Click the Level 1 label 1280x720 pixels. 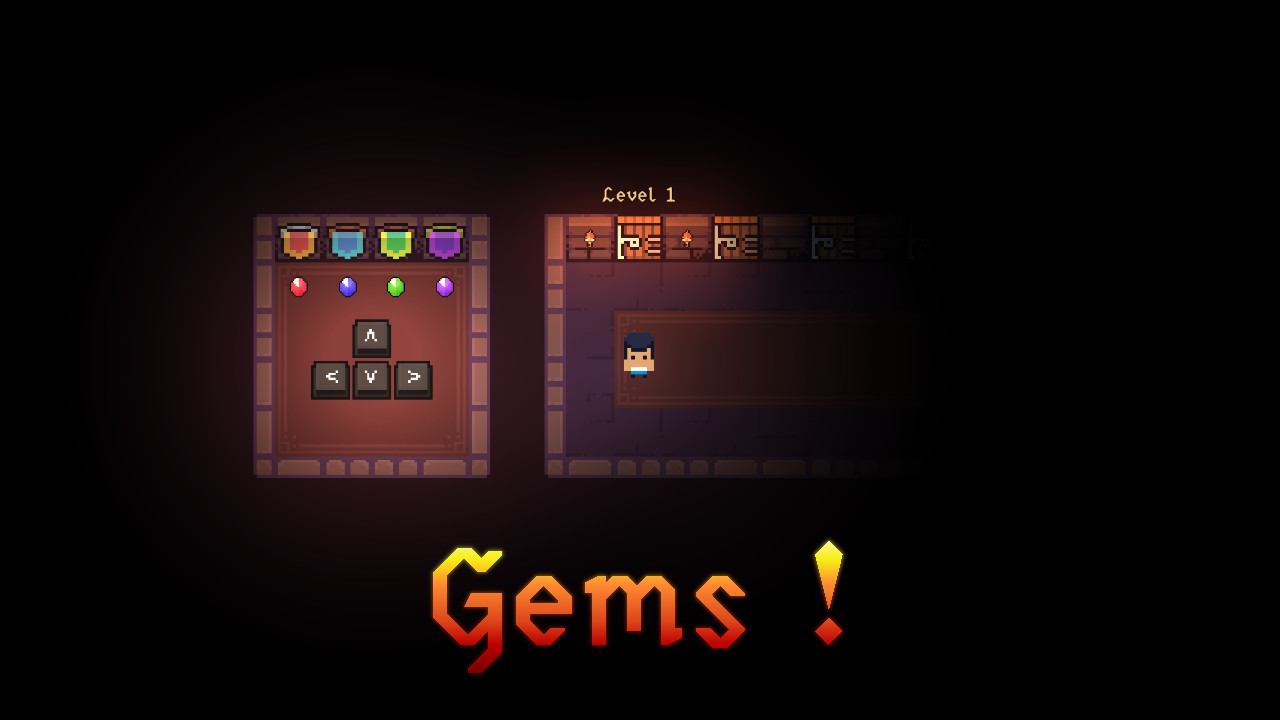click(640, 194)
